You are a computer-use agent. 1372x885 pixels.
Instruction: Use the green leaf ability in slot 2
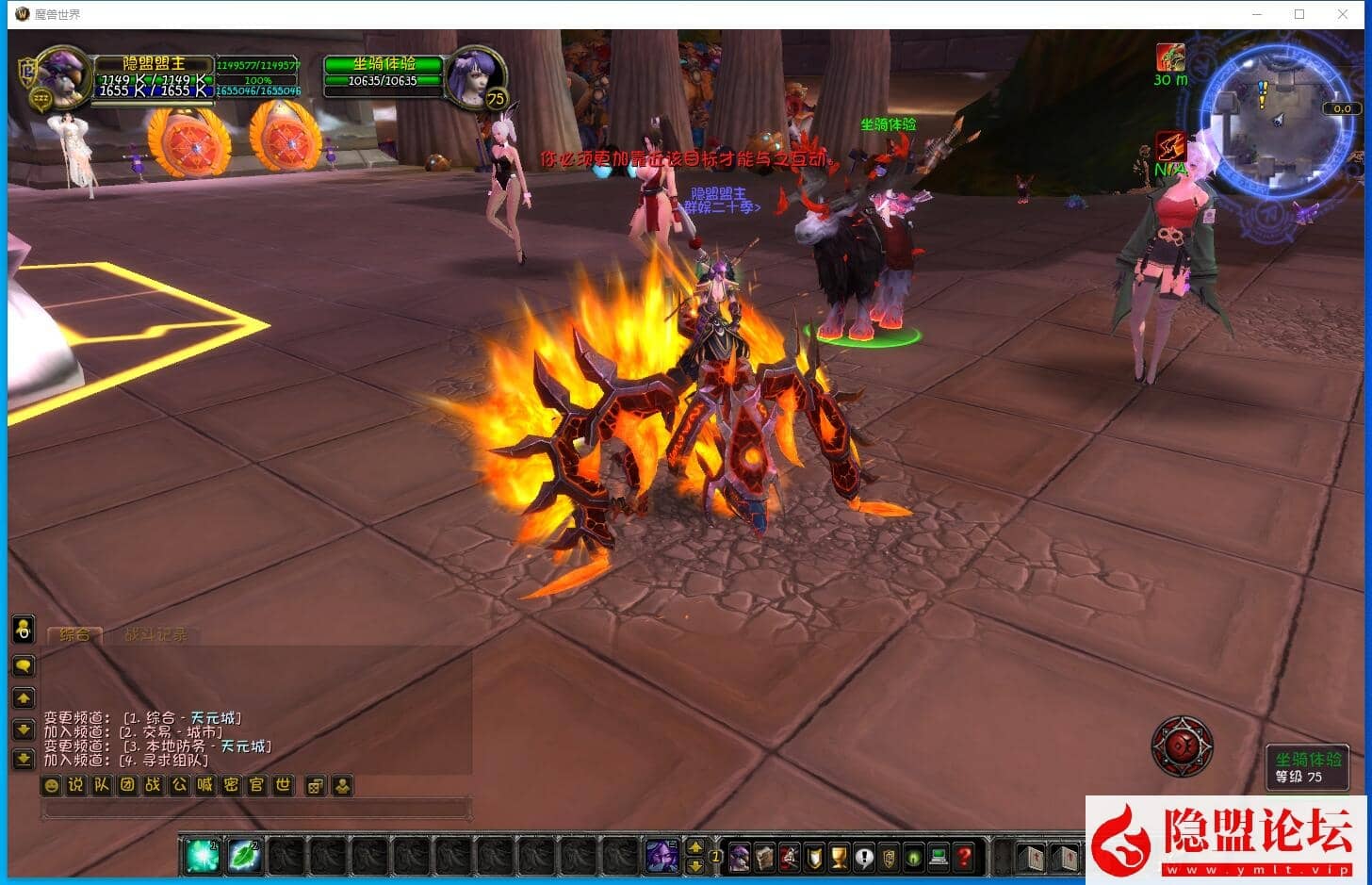click(244, 856)
